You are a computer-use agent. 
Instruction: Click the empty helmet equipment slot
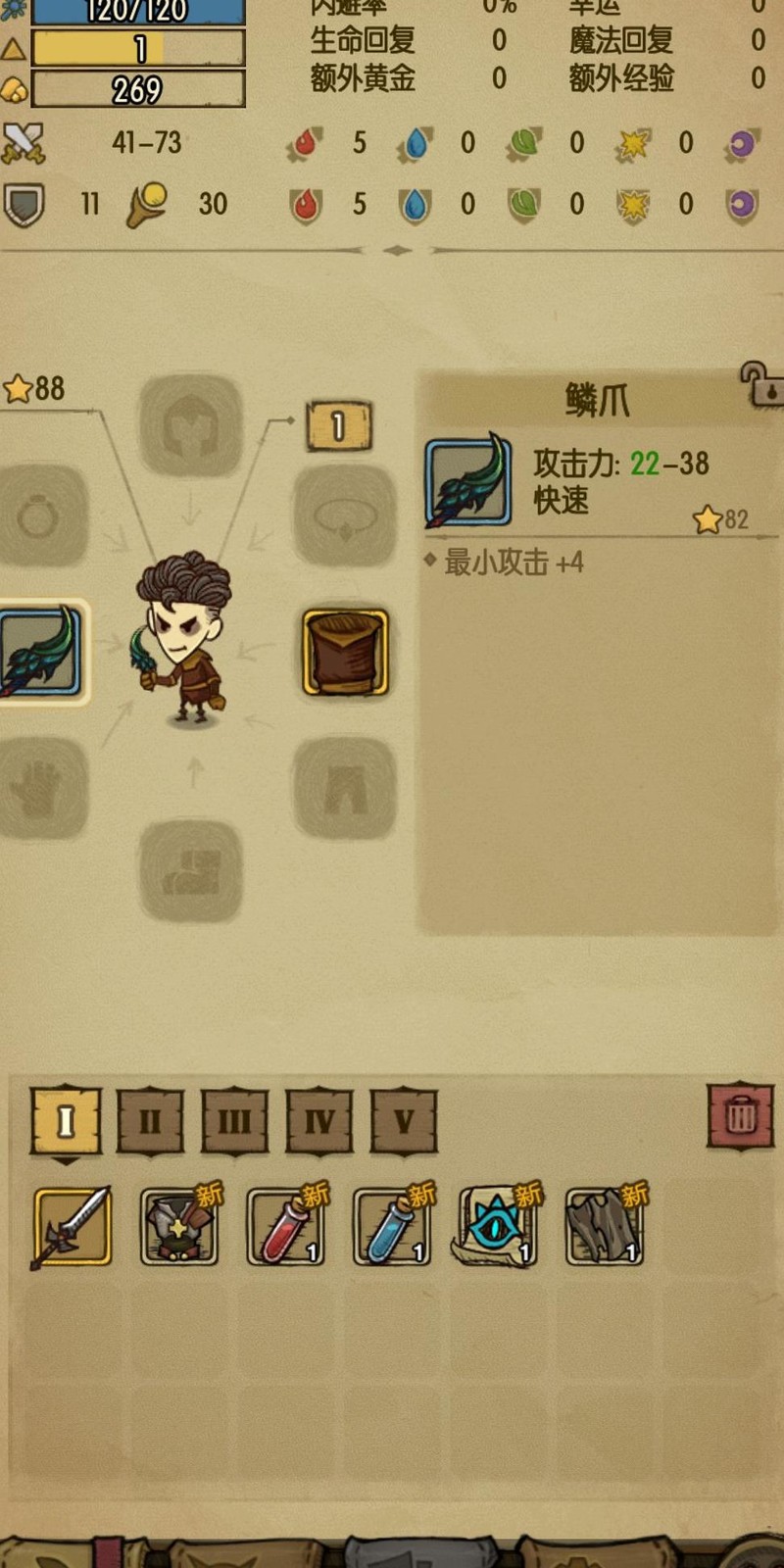point(190,426)
